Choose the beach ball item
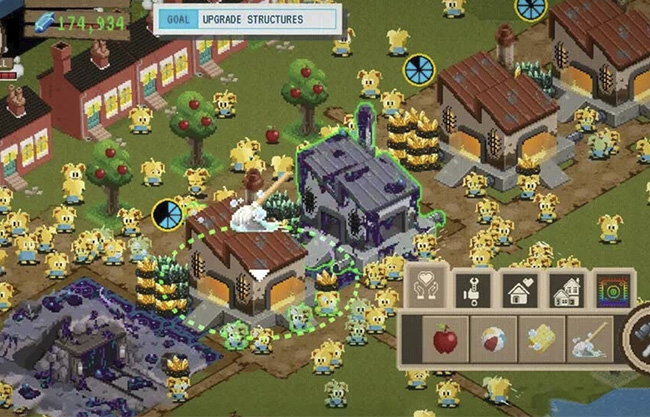 pyautogui.click(x=494, y=339)
